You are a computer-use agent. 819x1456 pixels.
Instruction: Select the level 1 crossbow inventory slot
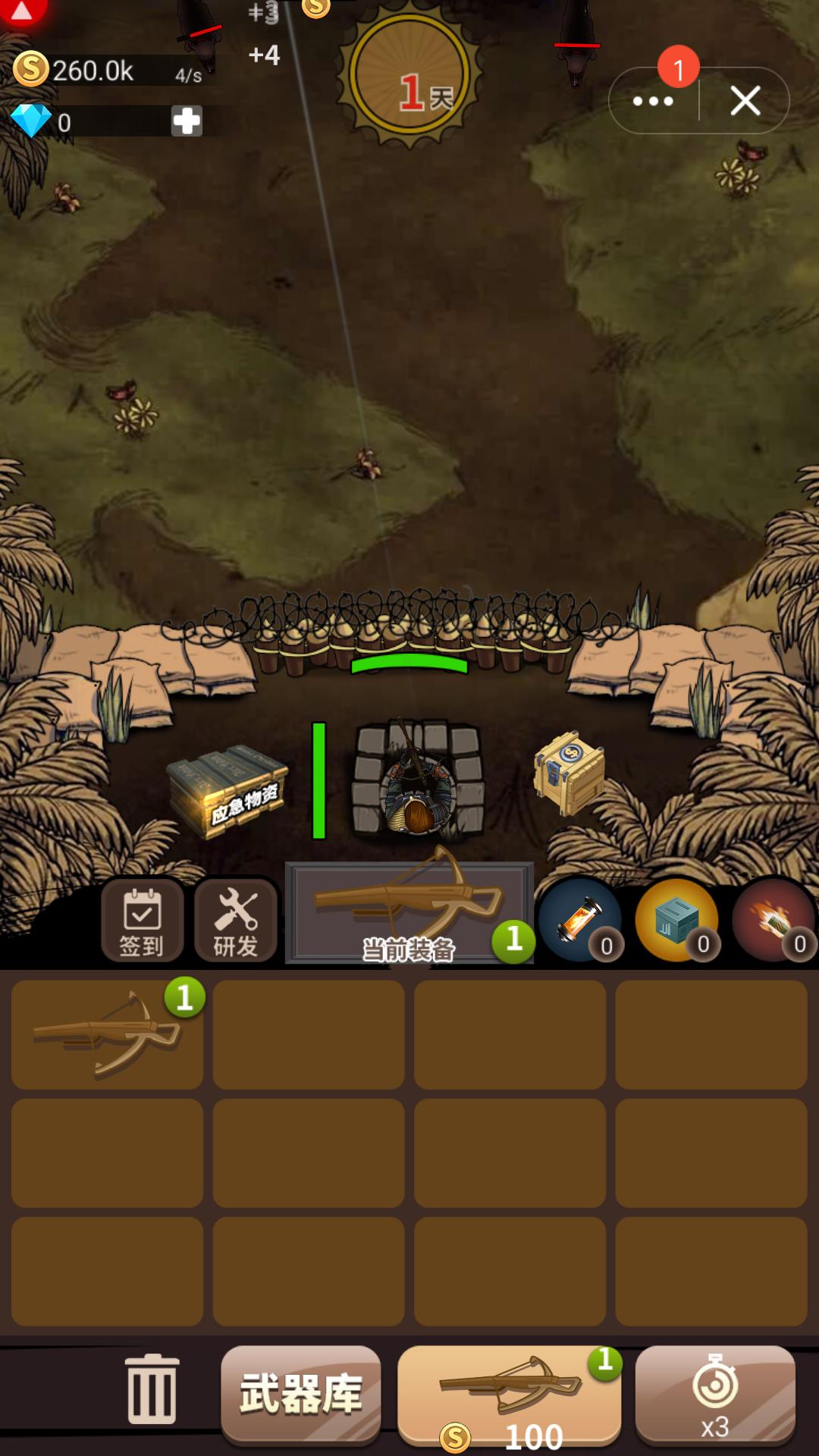[x=108, y=1035]
